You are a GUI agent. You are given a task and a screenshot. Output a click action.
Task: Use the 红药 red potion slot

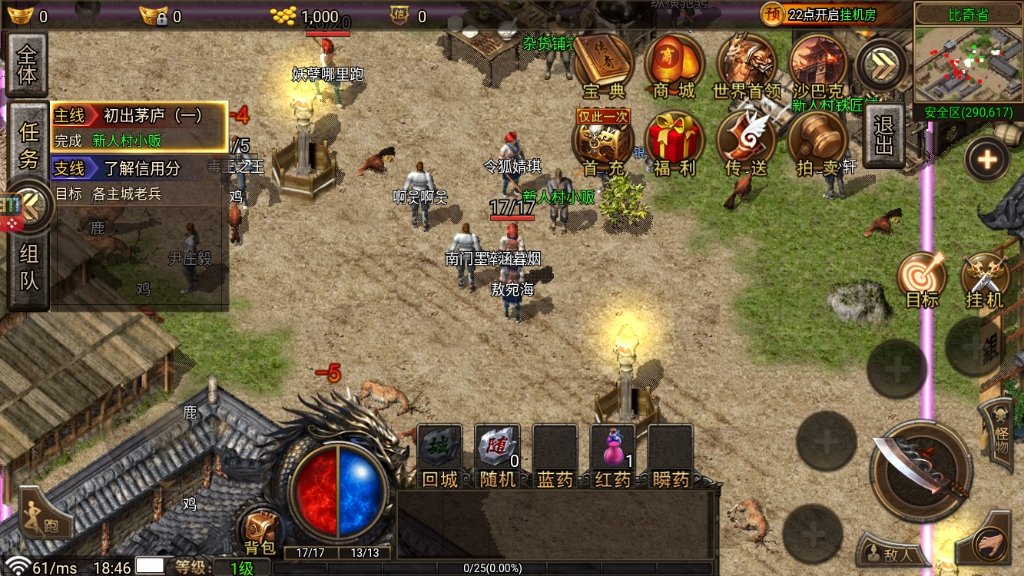[x=612, y=448]
